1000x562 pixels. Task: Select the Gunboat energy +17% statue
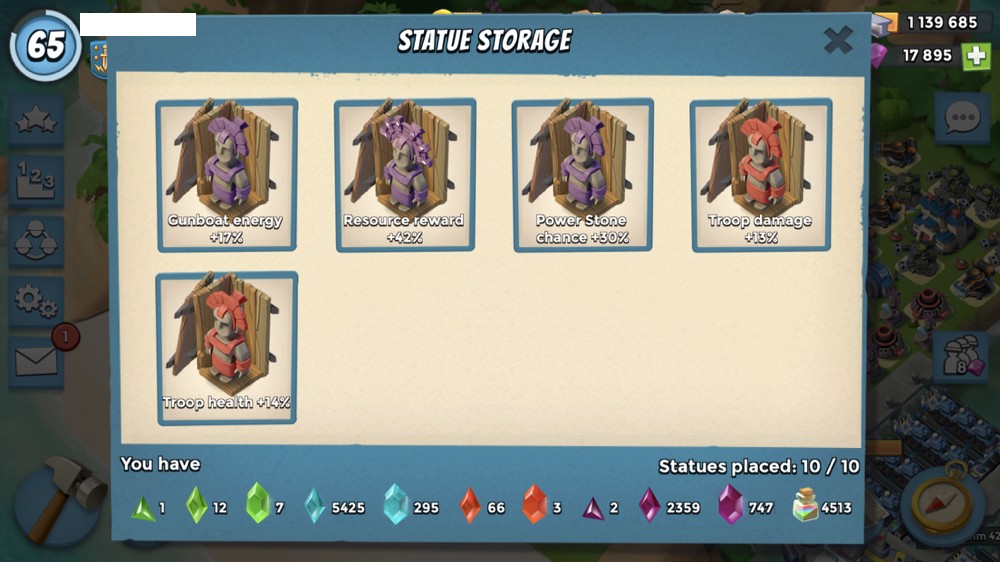[x=227, y=174]
